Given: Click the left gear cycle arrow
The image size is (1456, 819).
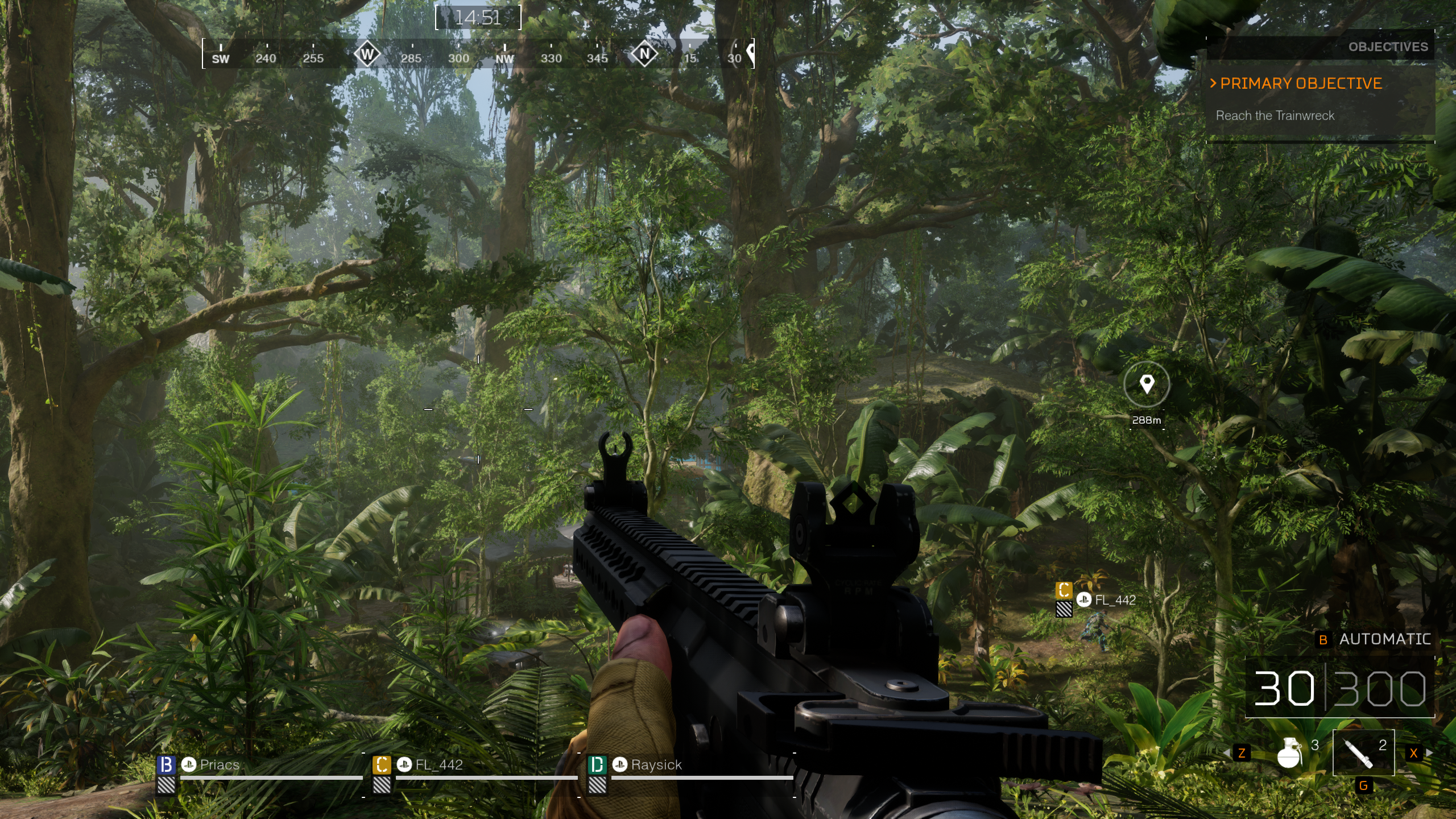Looking at the screenshot, I should (x=1227, y=753).
